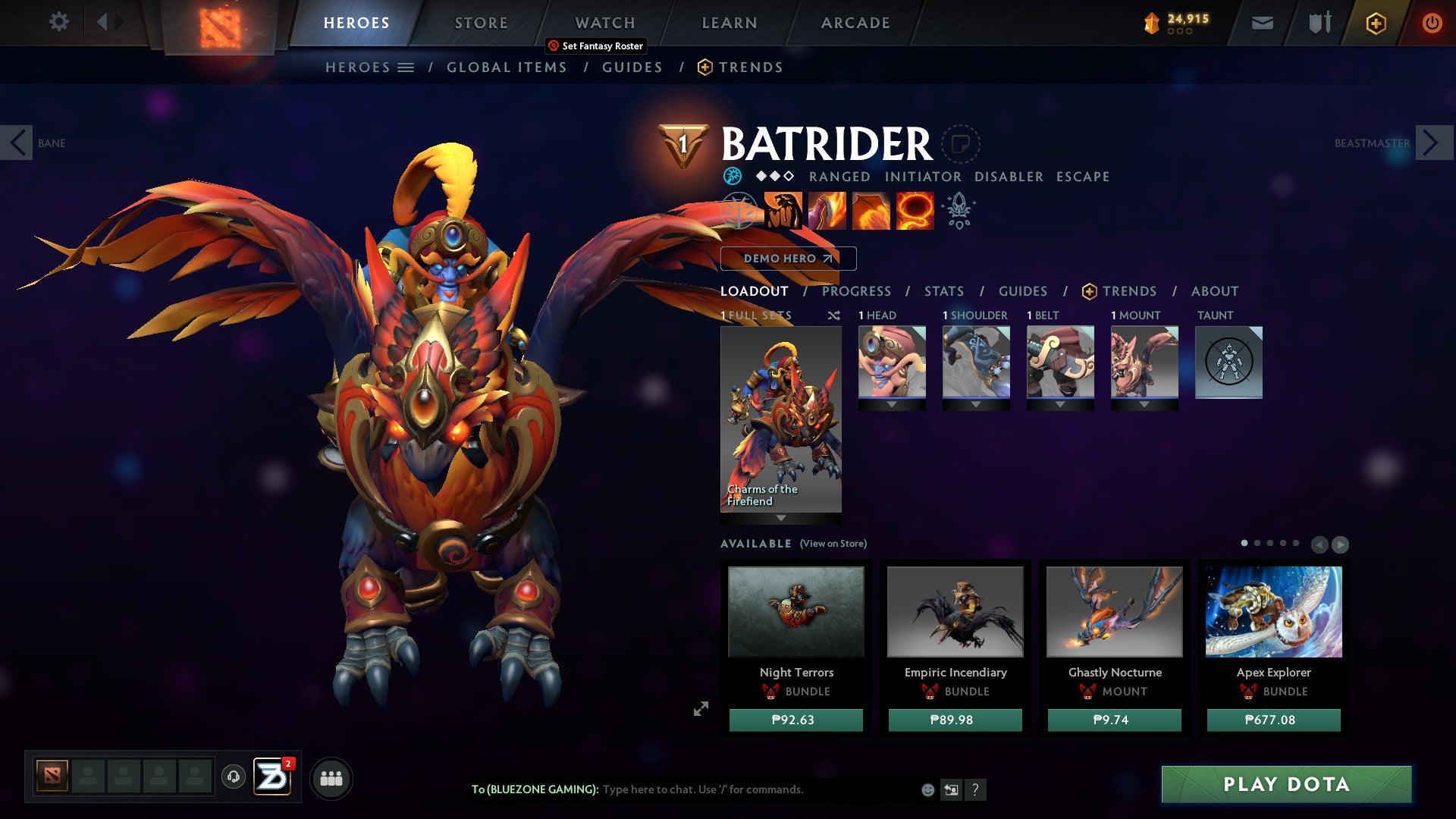Toggle the shuffle loadout option
The width and height of the screenshot is (1456, 819).
833,315
